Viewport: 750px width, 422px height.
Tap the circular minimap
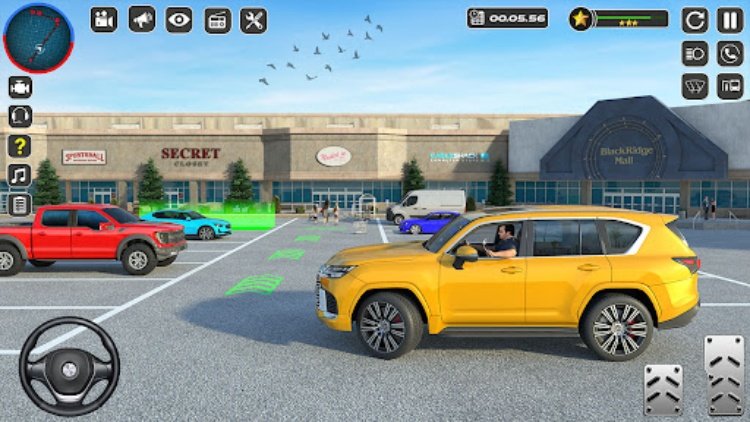click(38, 38)
